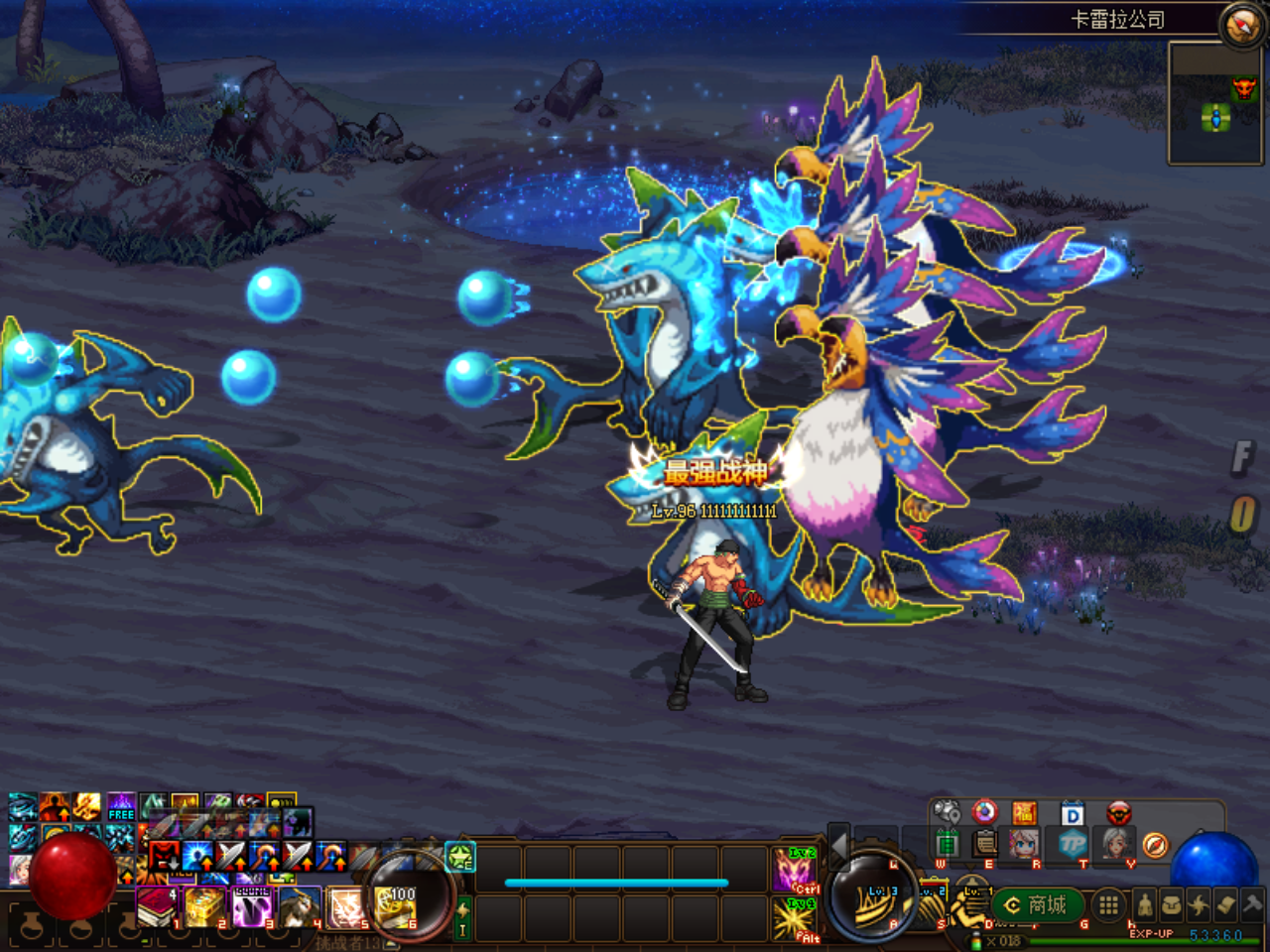Viewport: 1270px width, 952px height.
Task: Select the boss room marker on minimap
Action: coord(1243,90)
